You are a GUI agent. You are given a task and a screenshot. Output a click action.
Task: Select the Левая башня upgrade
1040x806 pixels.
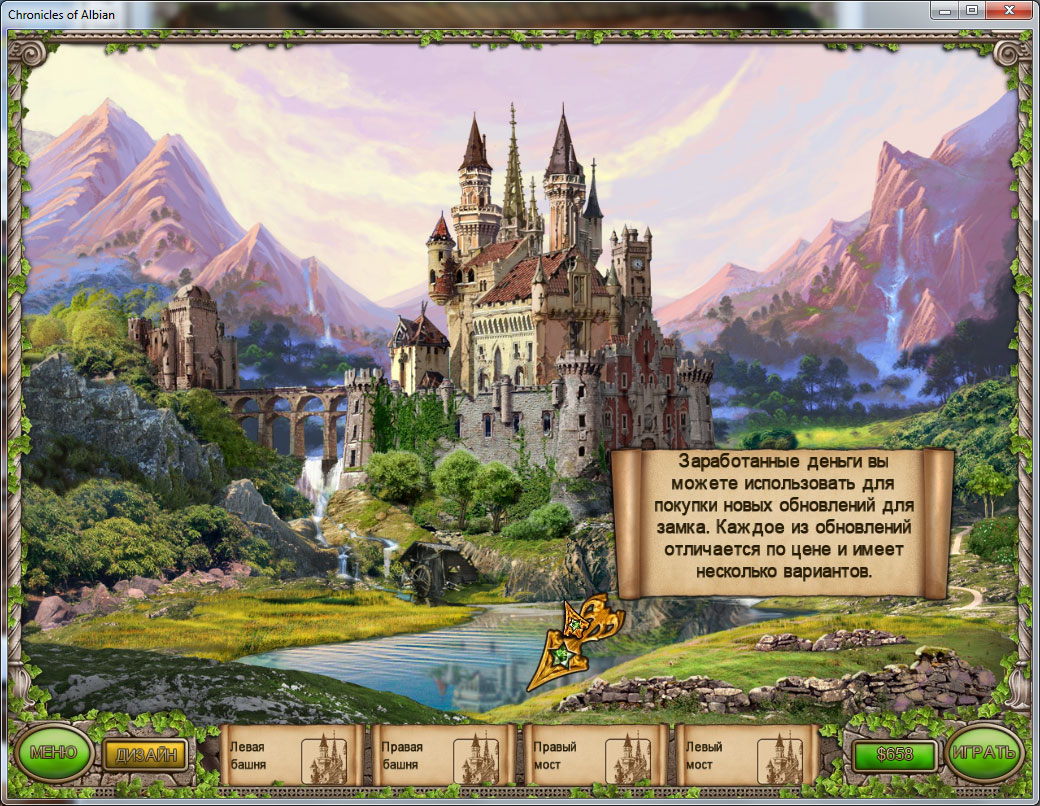click(x=290, y=755)
